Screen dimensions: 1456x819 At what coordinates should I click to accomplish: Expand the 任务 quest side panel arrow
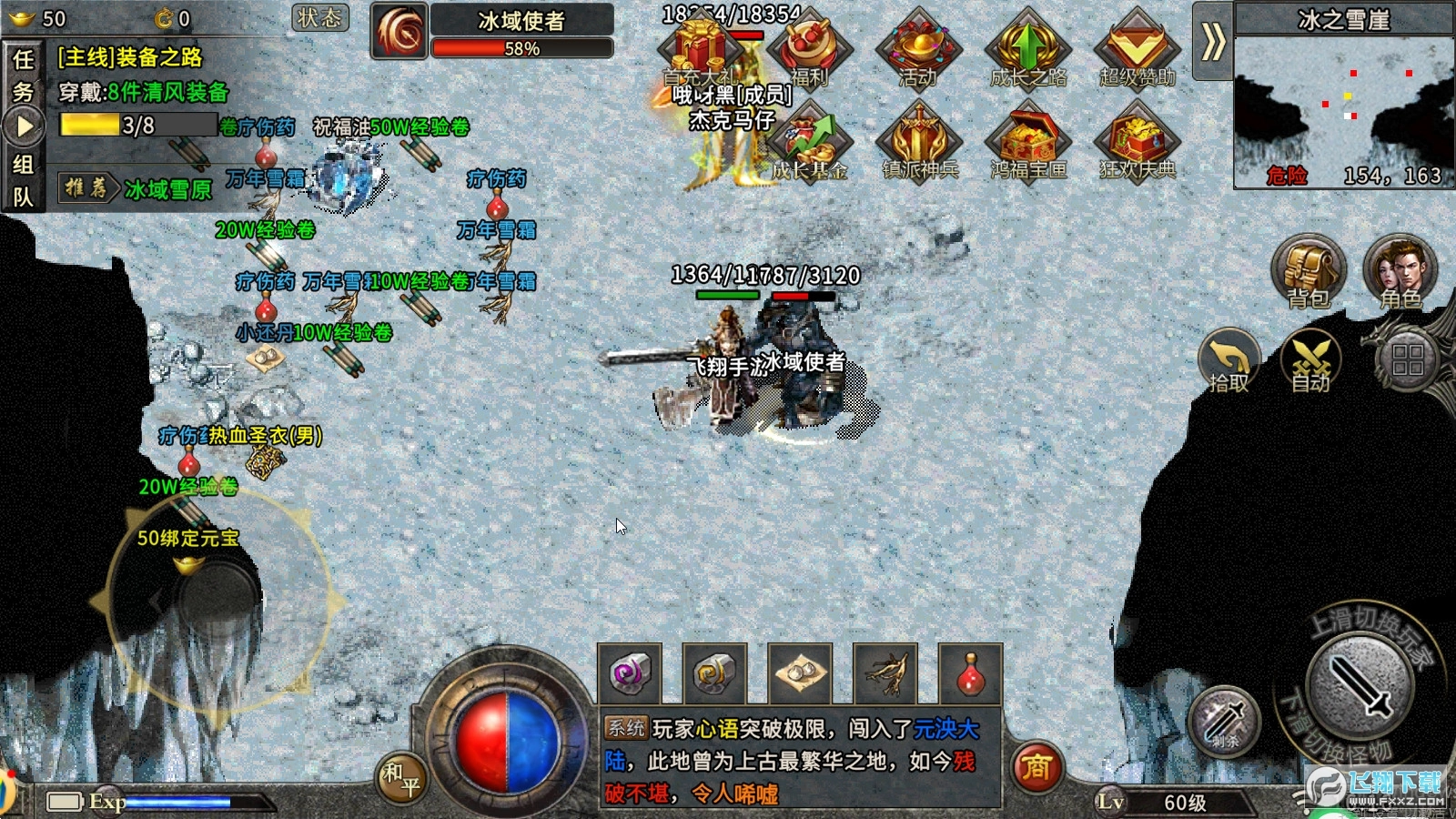[x=23, y=125]
